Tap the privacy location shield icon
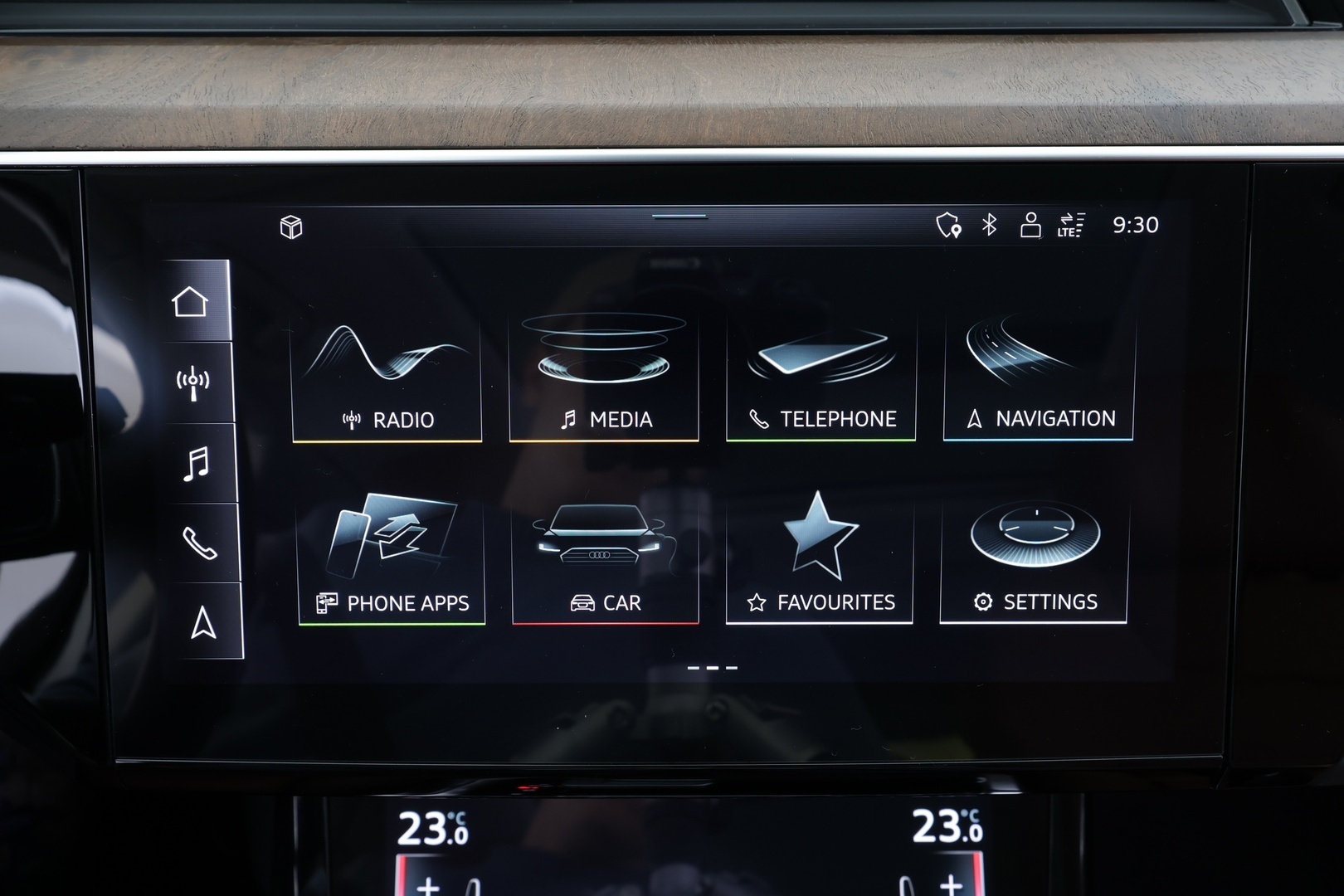This screenshot has width=1344, height=896. [948, 223]
